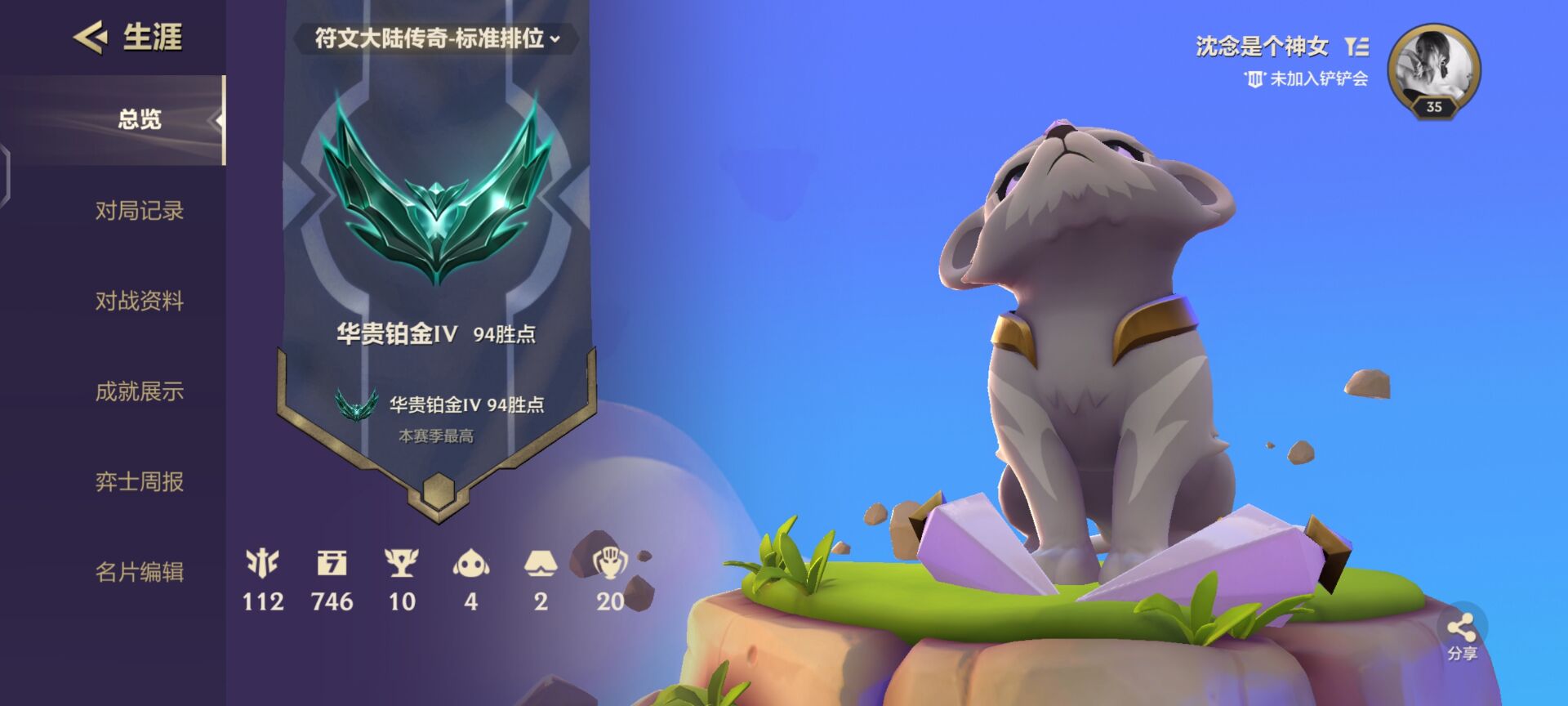Open the 弈士周报 weekly report tab
This screenshot has height=706, width=1568.
(139, 482)
